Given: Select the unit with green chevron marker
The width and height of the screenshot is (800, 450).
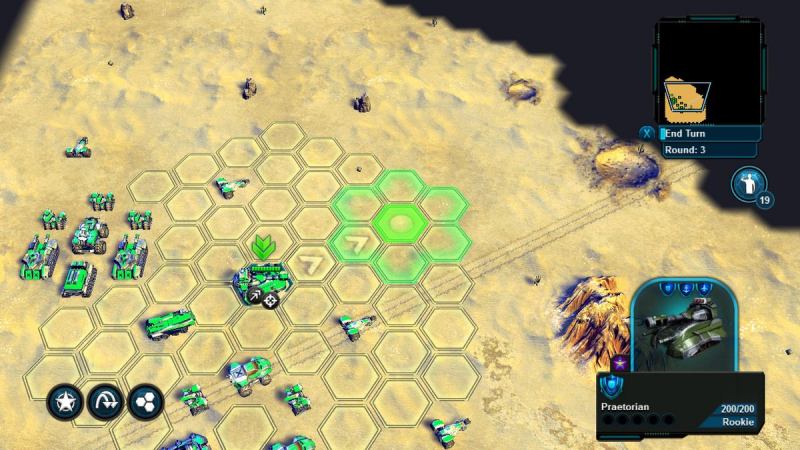Looking at the screenshot, I should tap(264, 276).
